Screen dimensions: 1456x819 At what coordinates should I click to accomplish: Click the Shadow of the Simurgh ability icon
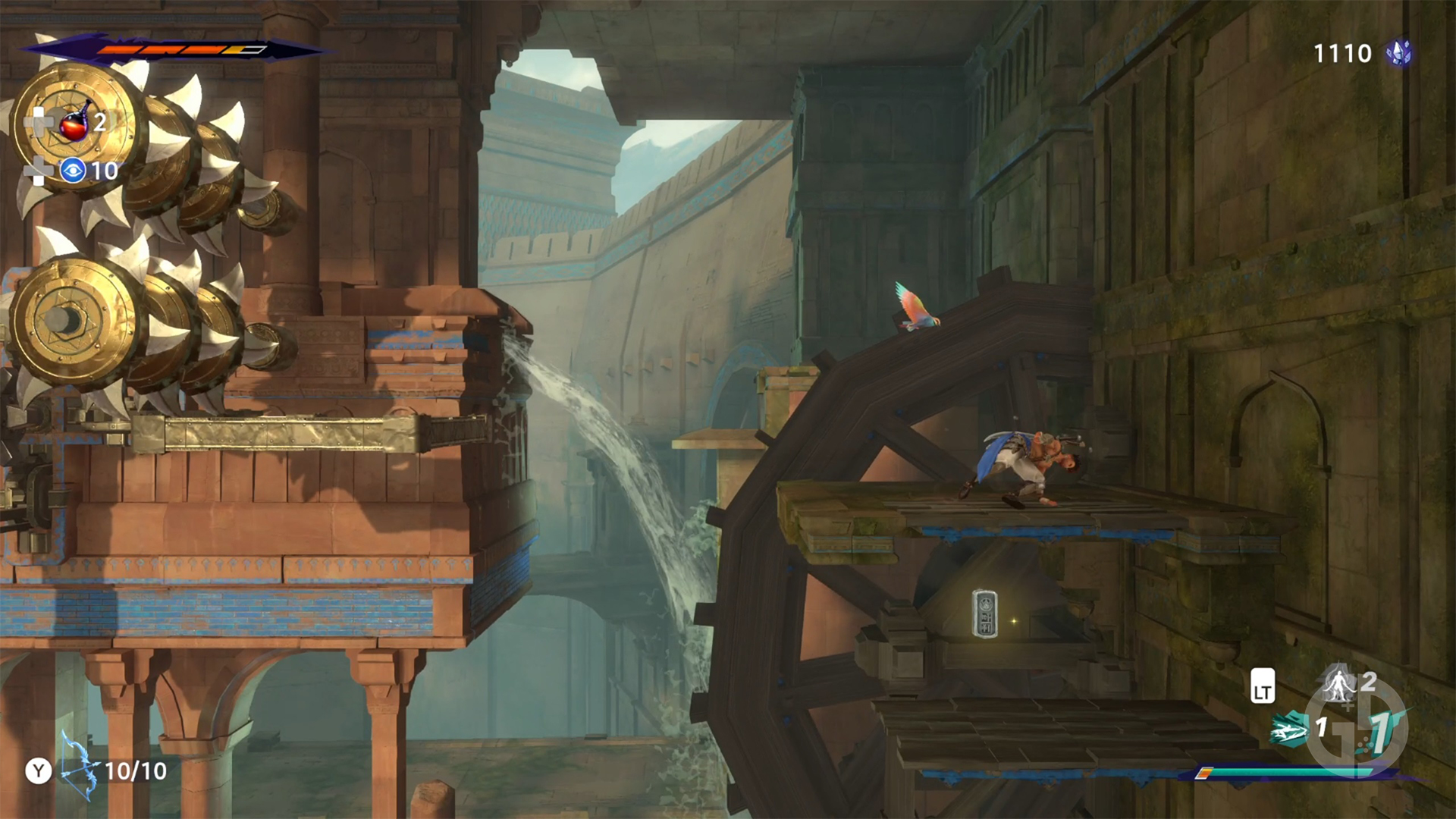coord(1337,686)
